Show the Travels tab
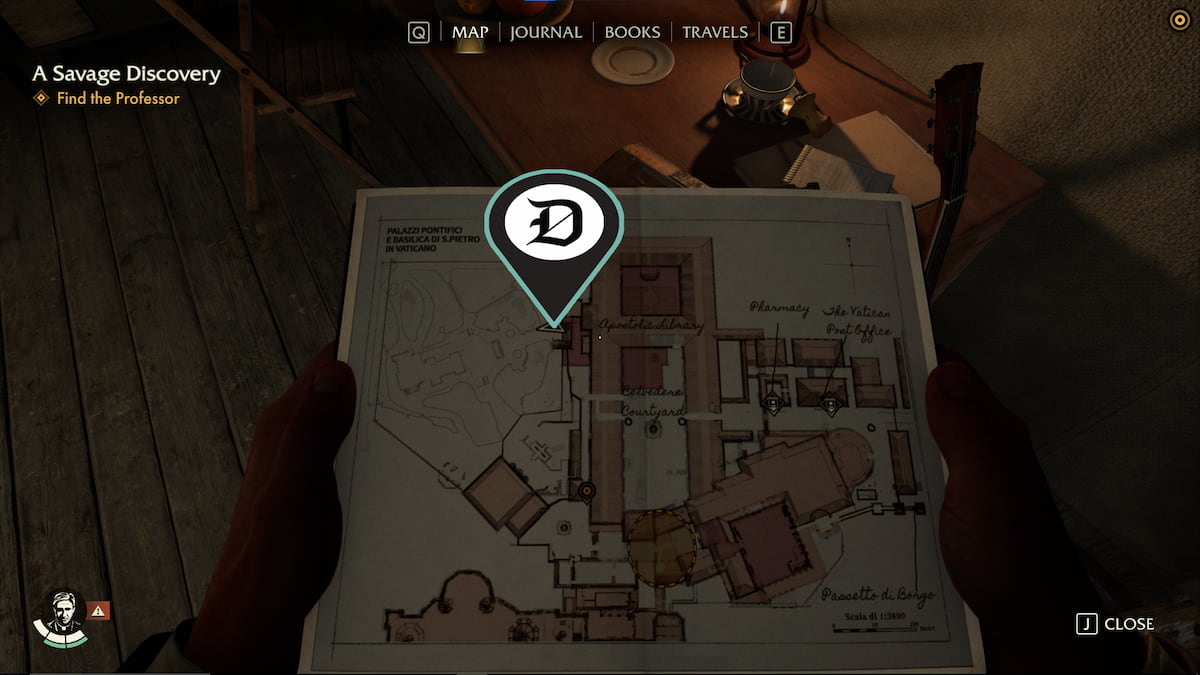Image resolution: width=1200 pixels, height=675 pixels. click(715, 32)
